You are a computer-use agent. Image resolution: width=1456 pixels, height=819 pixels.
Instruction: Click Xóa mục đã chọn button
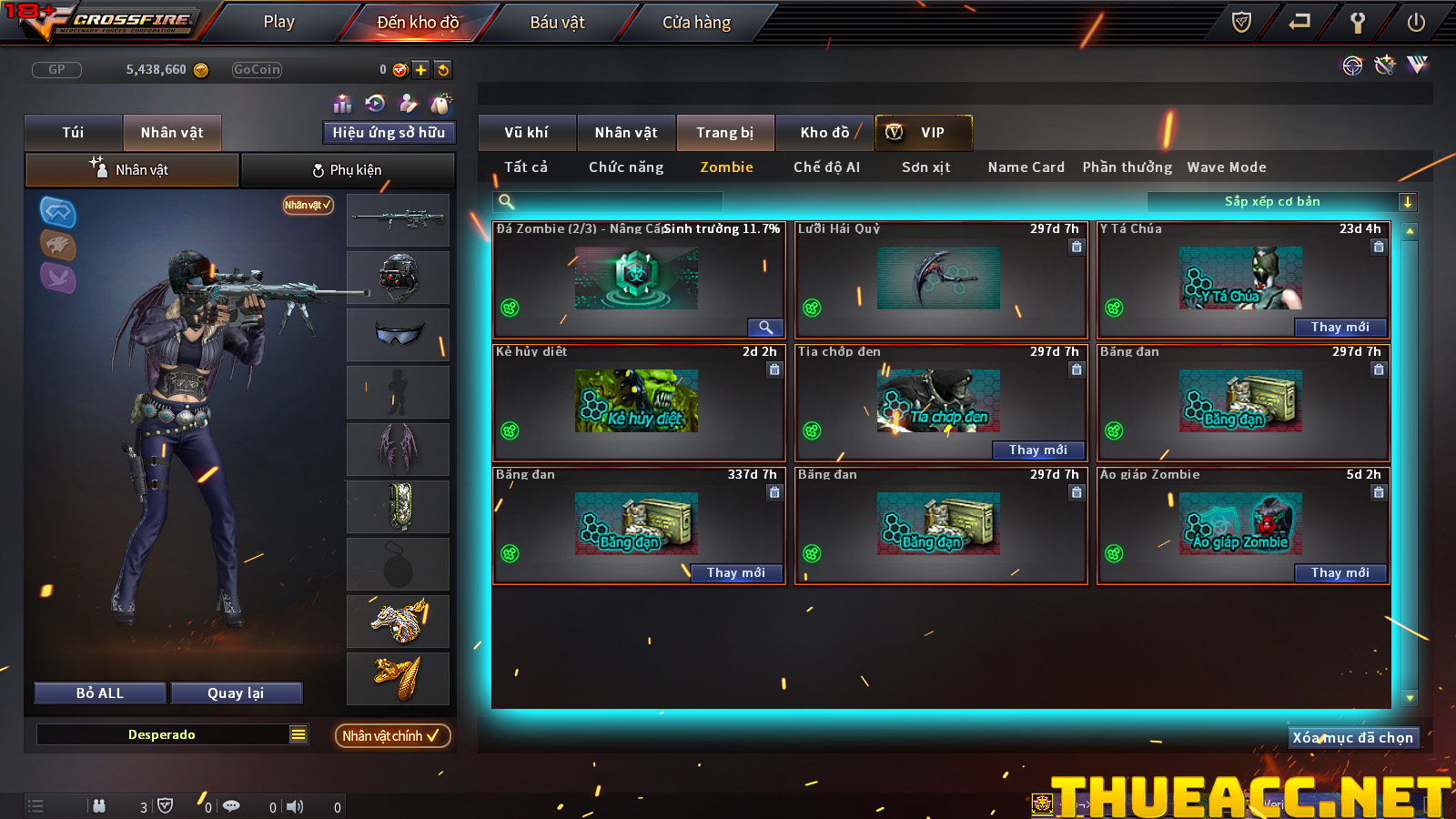[x=1352, y=738]
